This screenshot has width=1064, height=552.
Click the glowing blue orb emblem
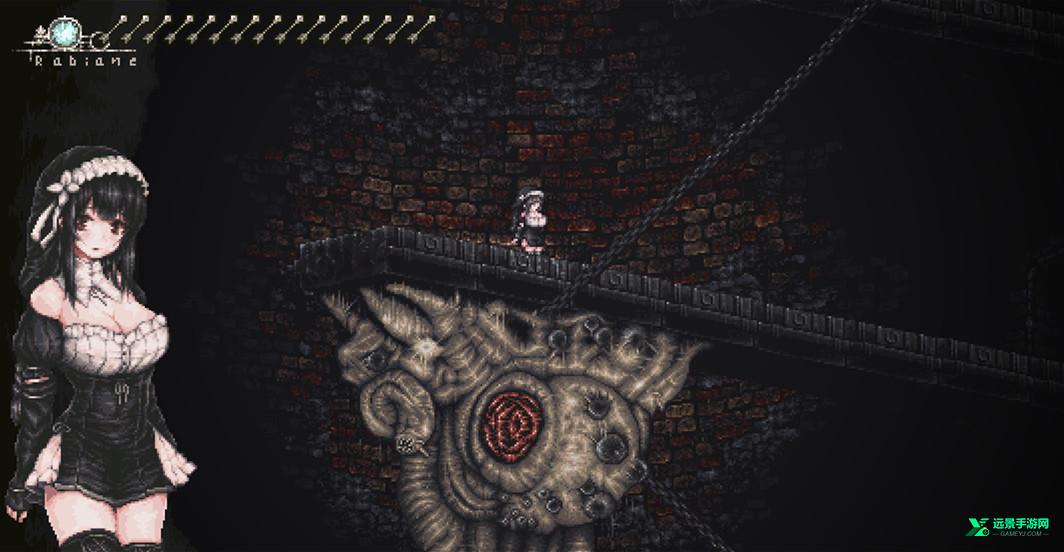pyautogui.click(x=69, y=33)
